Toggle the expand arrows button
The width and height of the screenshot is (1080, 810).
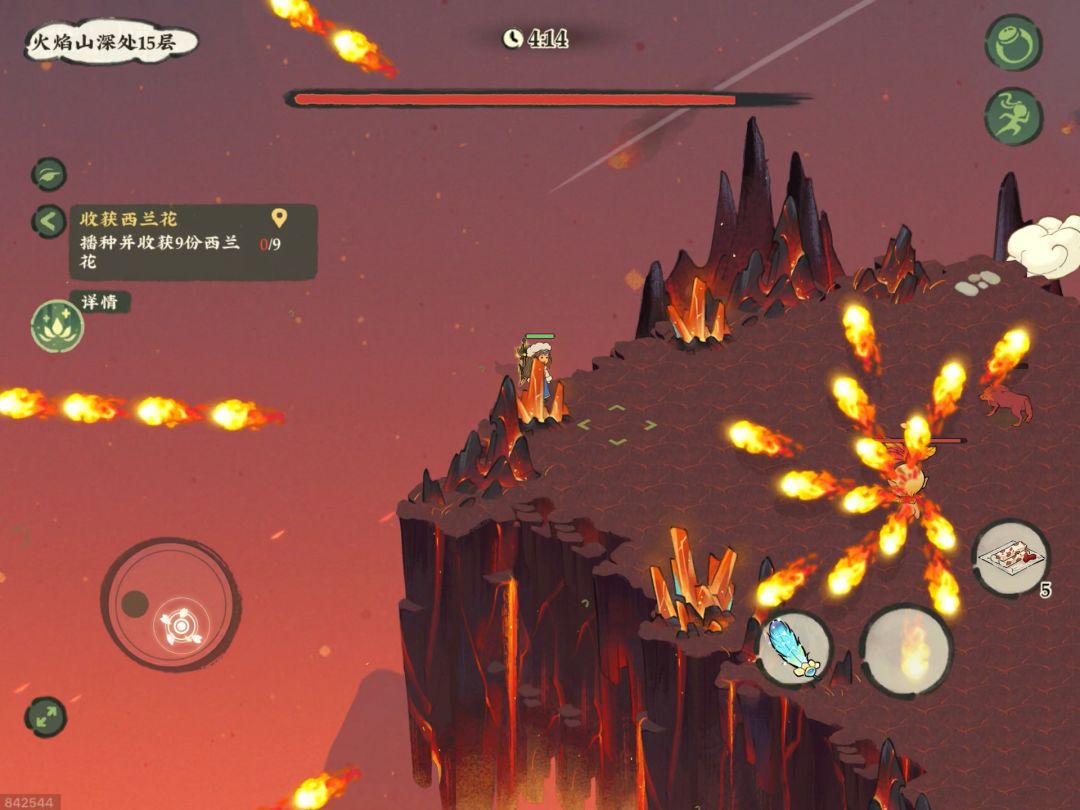tap(45, 717)
